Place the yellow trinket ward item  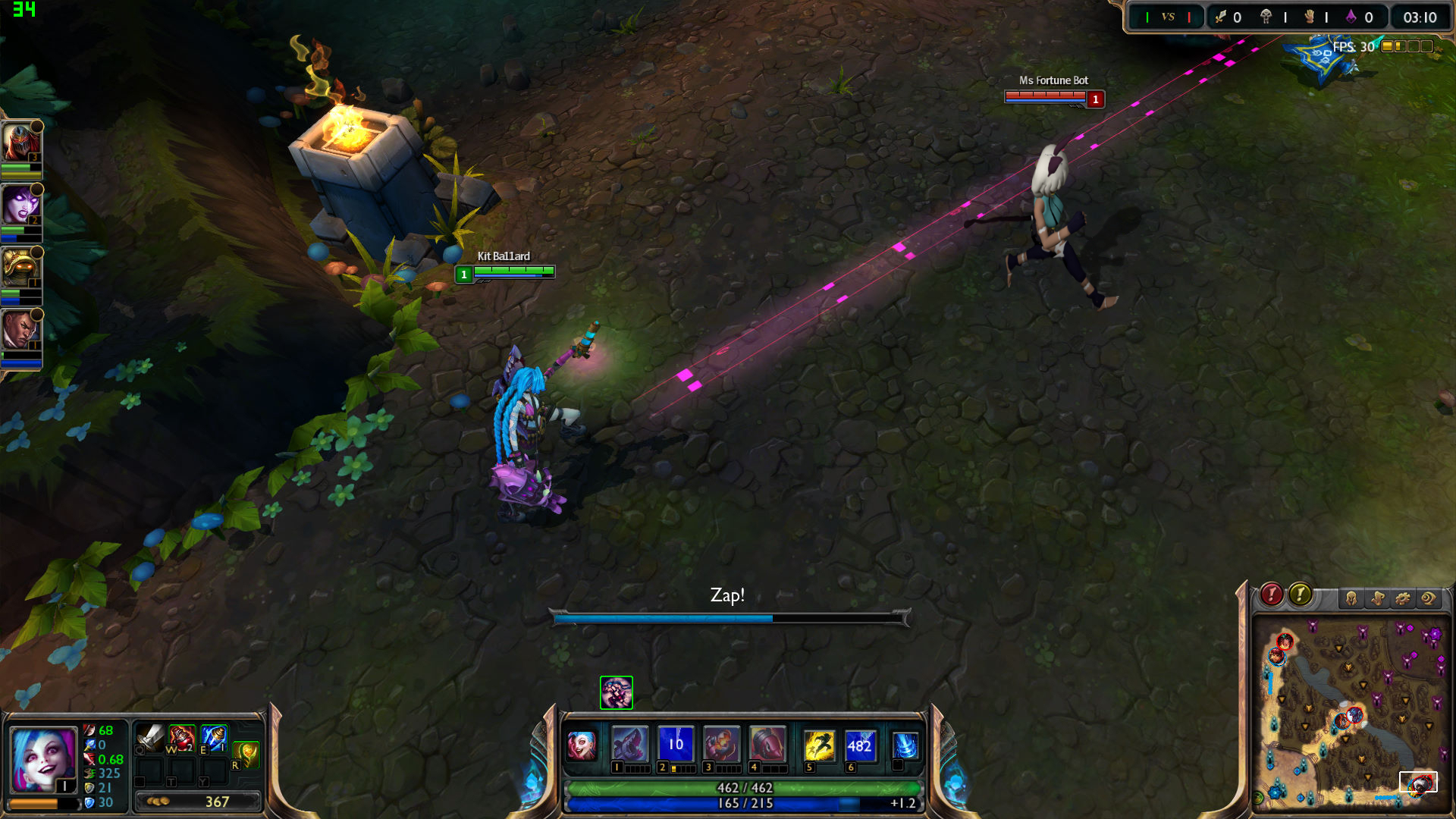[x=246, y=754]
